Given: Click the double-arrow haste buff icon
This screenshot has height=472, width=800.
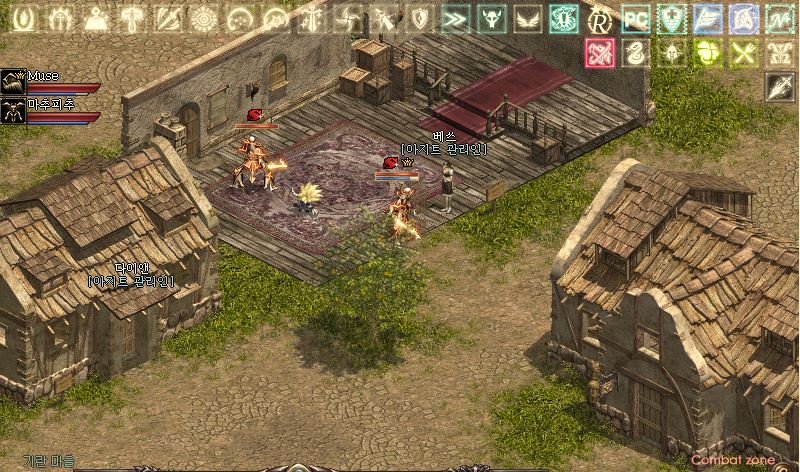Looking at the screenshot, I should [x=455, y=18].
